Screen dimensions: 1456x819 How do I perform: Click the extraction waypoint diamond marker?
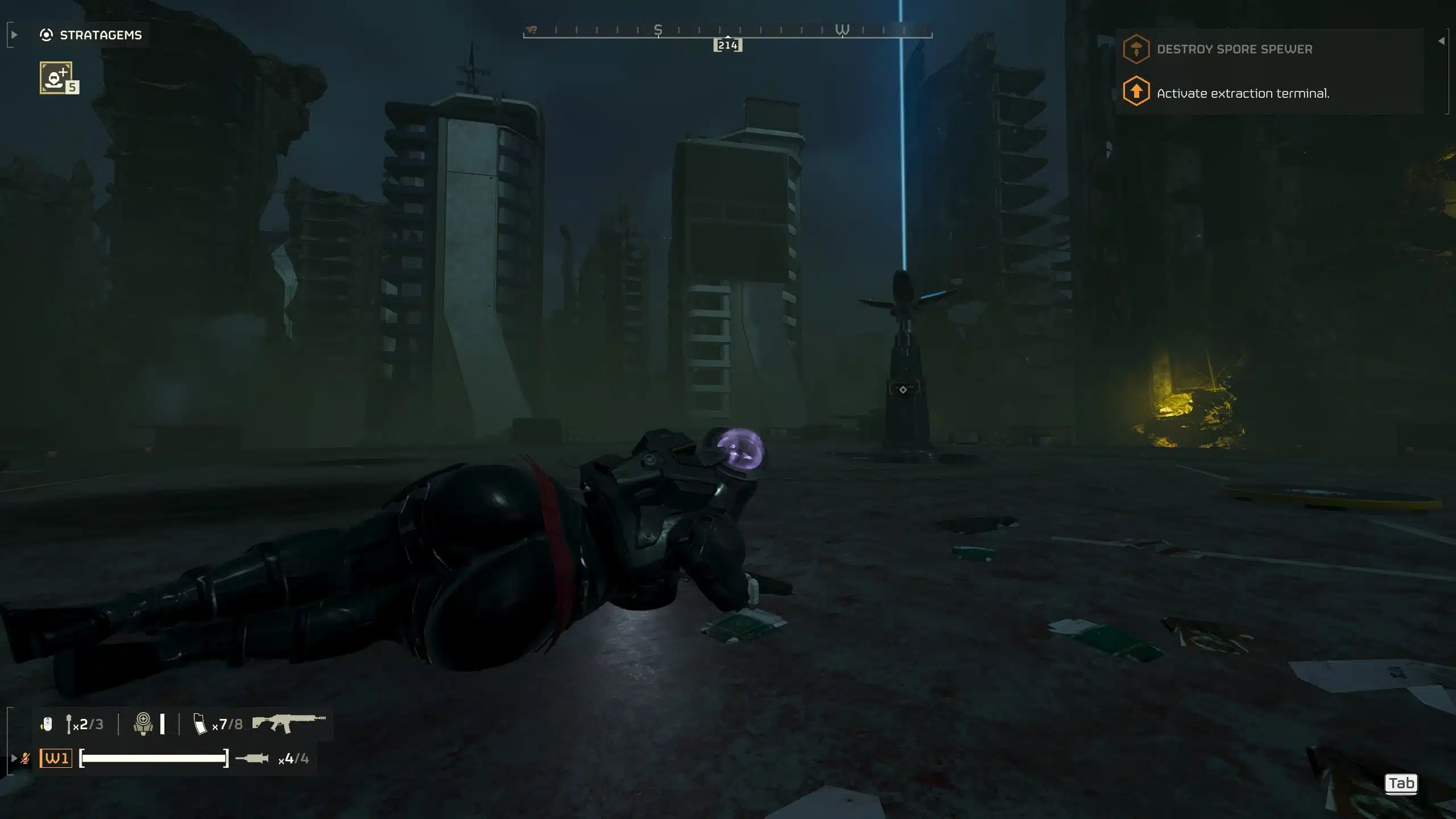pos(903,390)
